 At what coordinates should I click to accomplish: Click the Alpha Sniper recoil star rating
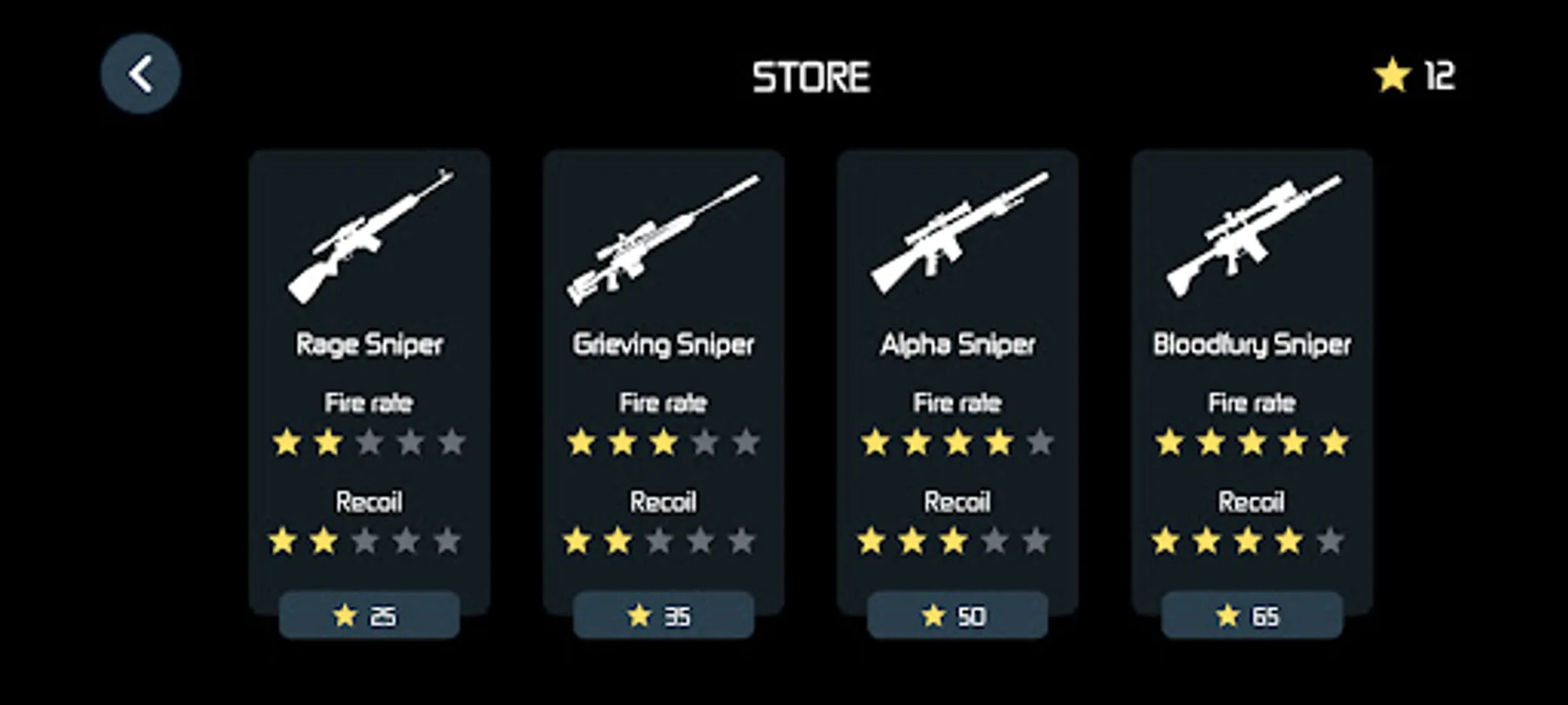click(x=959, y=540)
